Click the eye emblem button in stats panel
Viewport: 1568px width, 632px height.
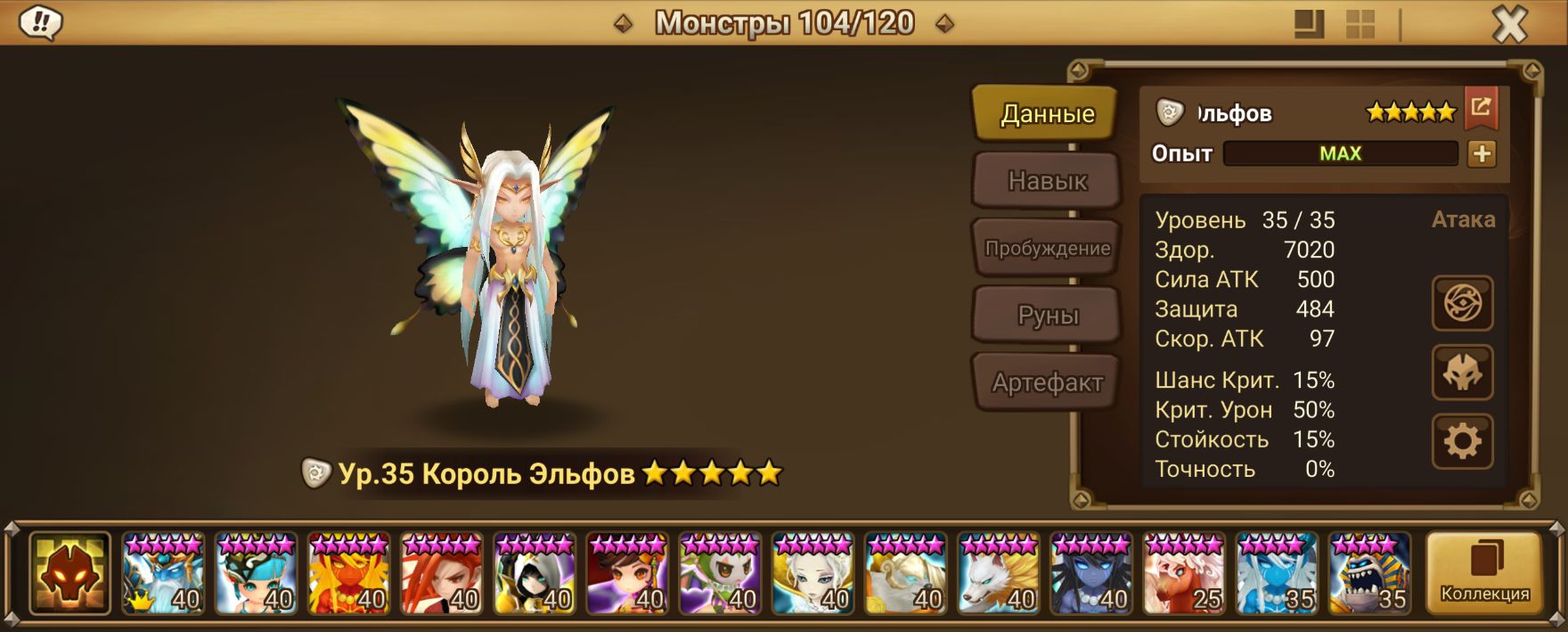pyautogui.click(x=1462, y=304)
